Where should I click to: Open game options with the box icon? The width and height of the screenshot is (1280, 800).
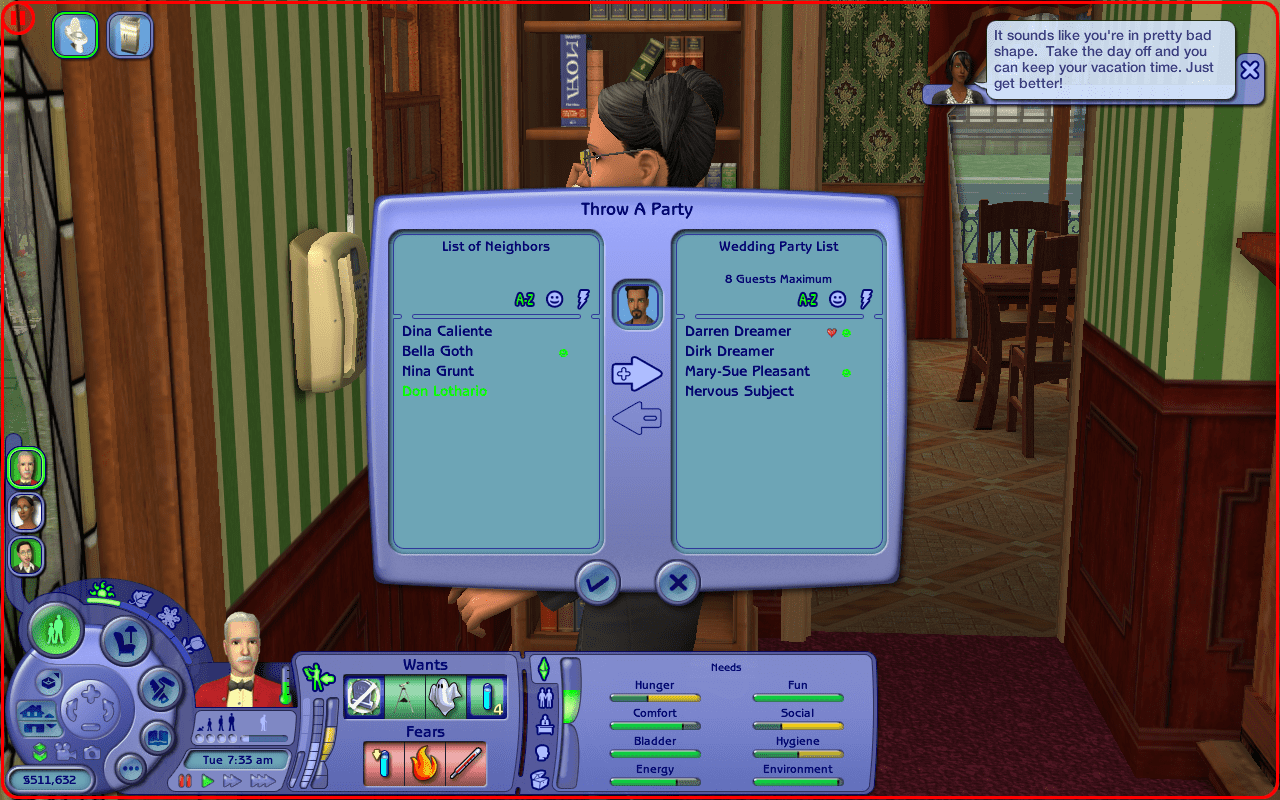click(48, 683)
